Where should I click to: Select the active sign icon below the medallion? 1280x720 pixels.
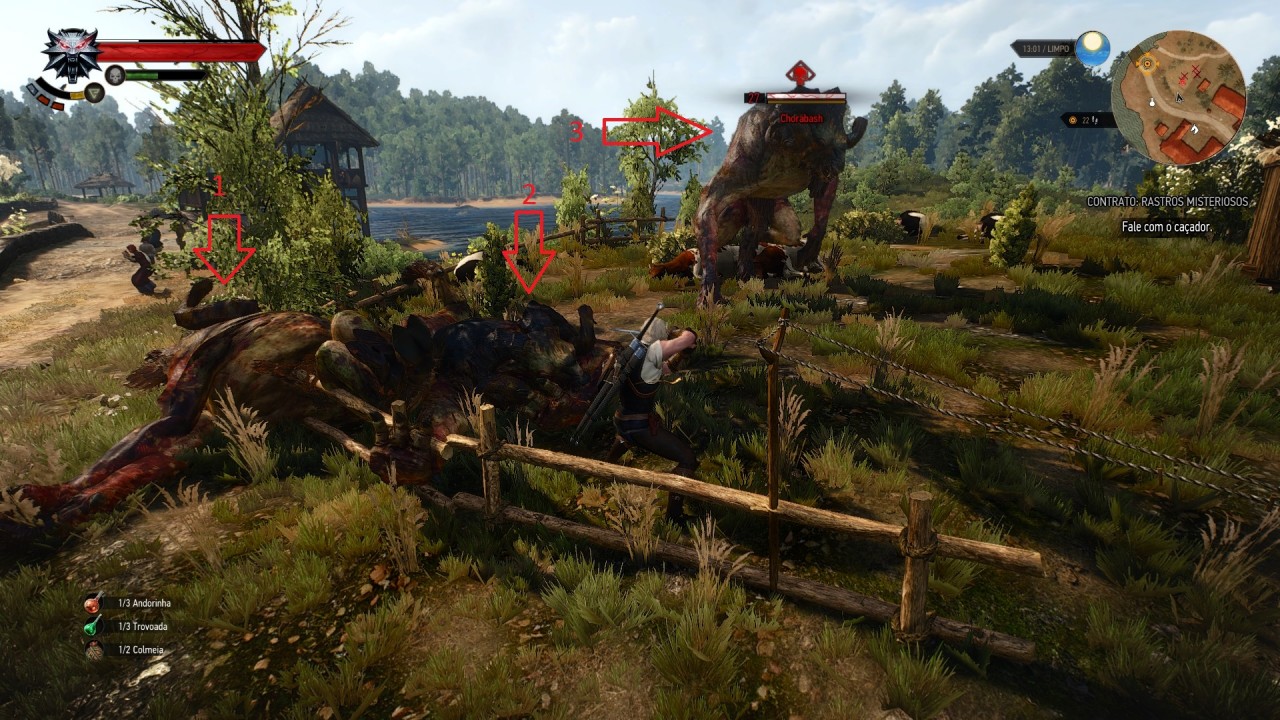tap(95, 92)
